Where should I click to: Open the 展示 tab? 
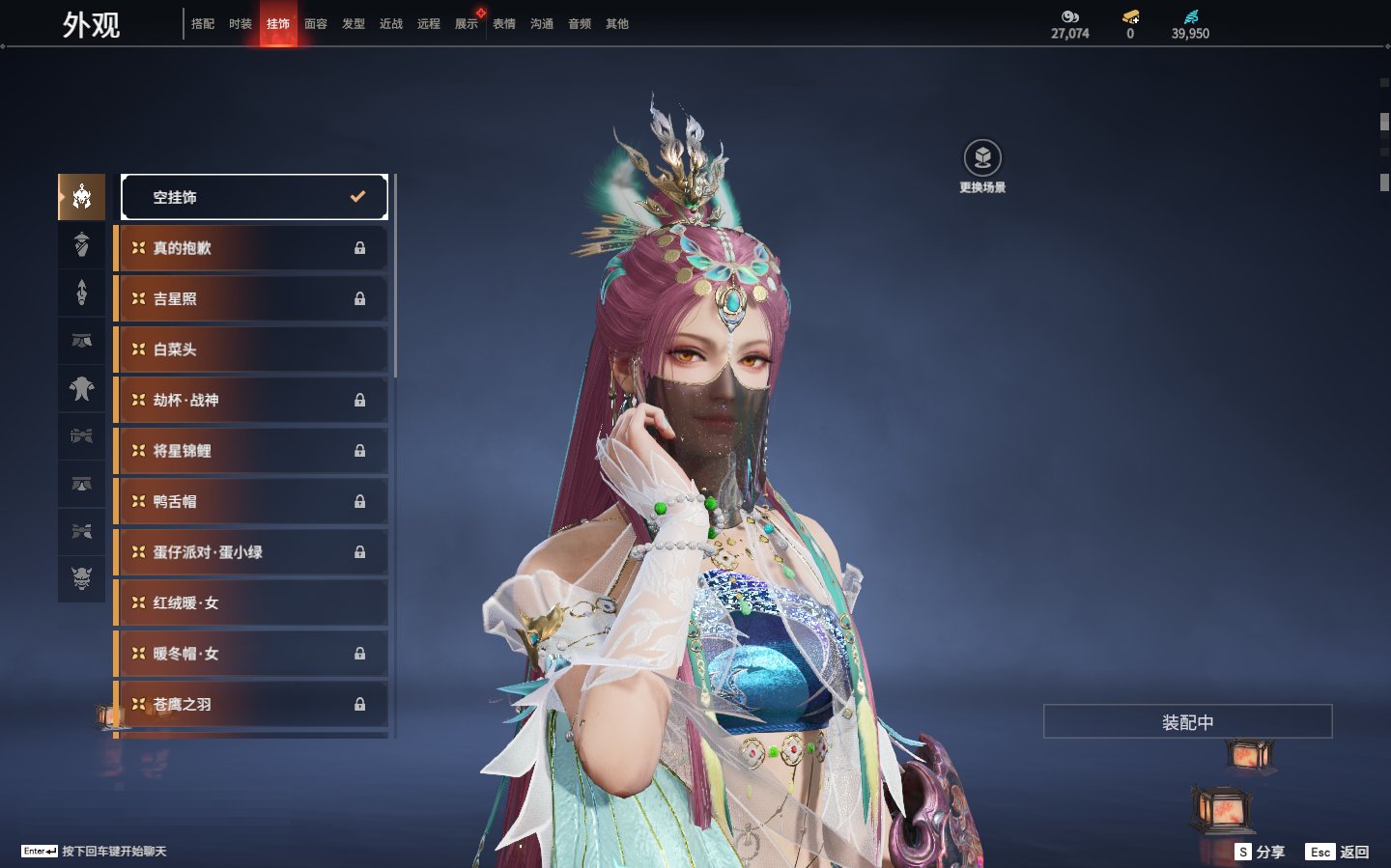467,24
